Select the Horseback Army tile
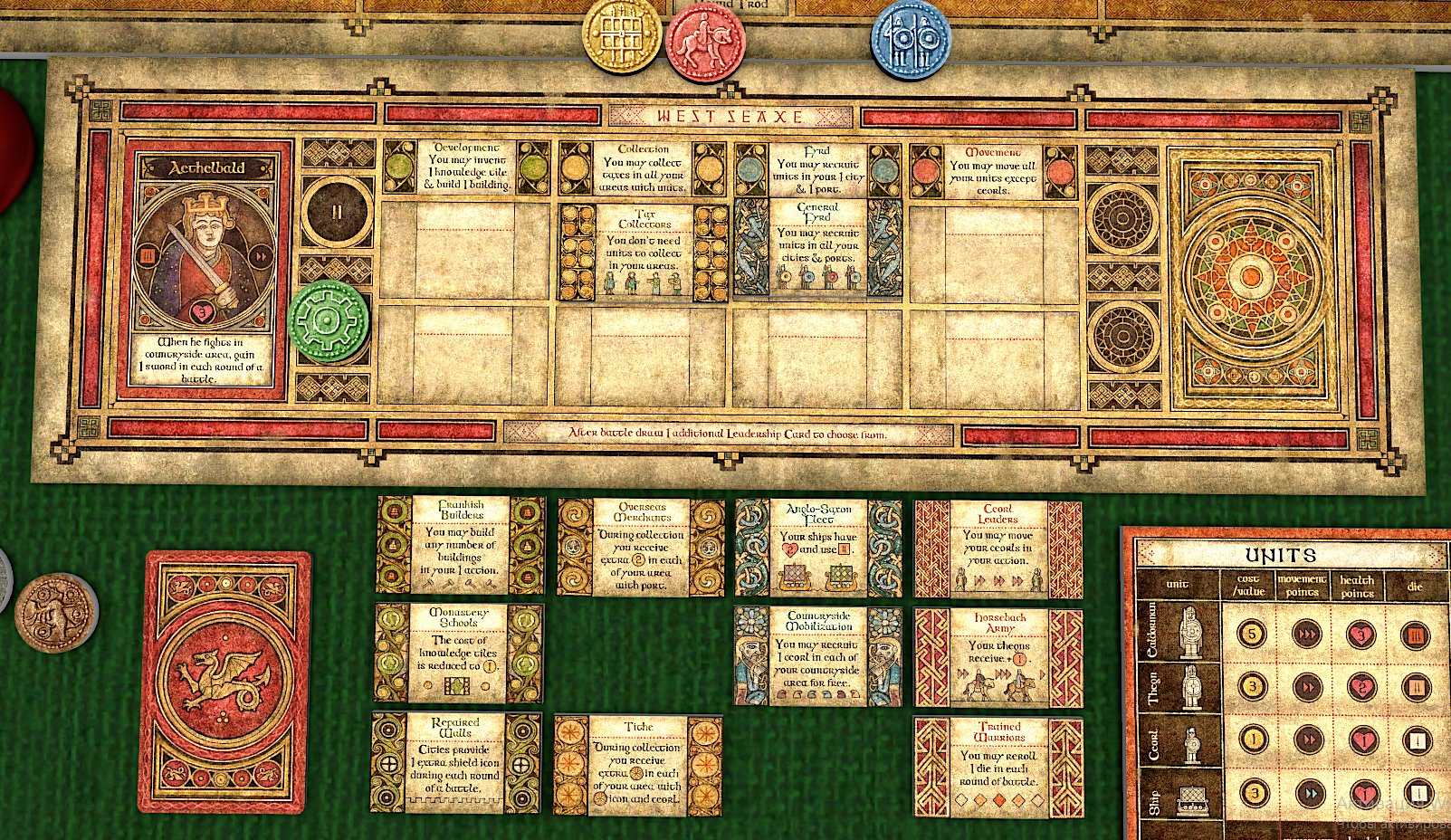 click(998, 658)
